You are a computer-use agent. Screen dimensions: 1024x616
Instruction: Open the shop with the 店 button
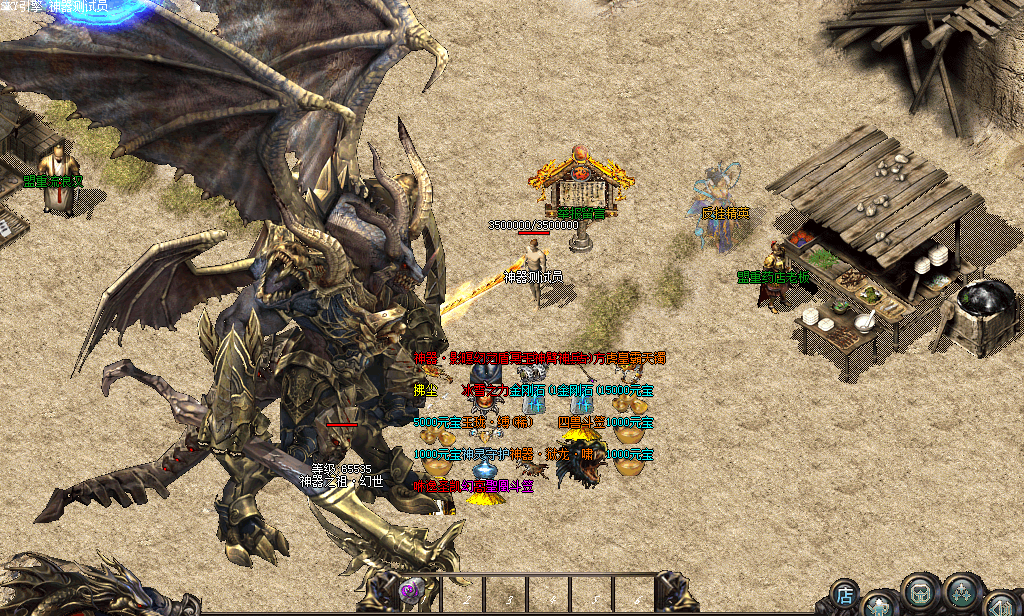pos(845,594)
